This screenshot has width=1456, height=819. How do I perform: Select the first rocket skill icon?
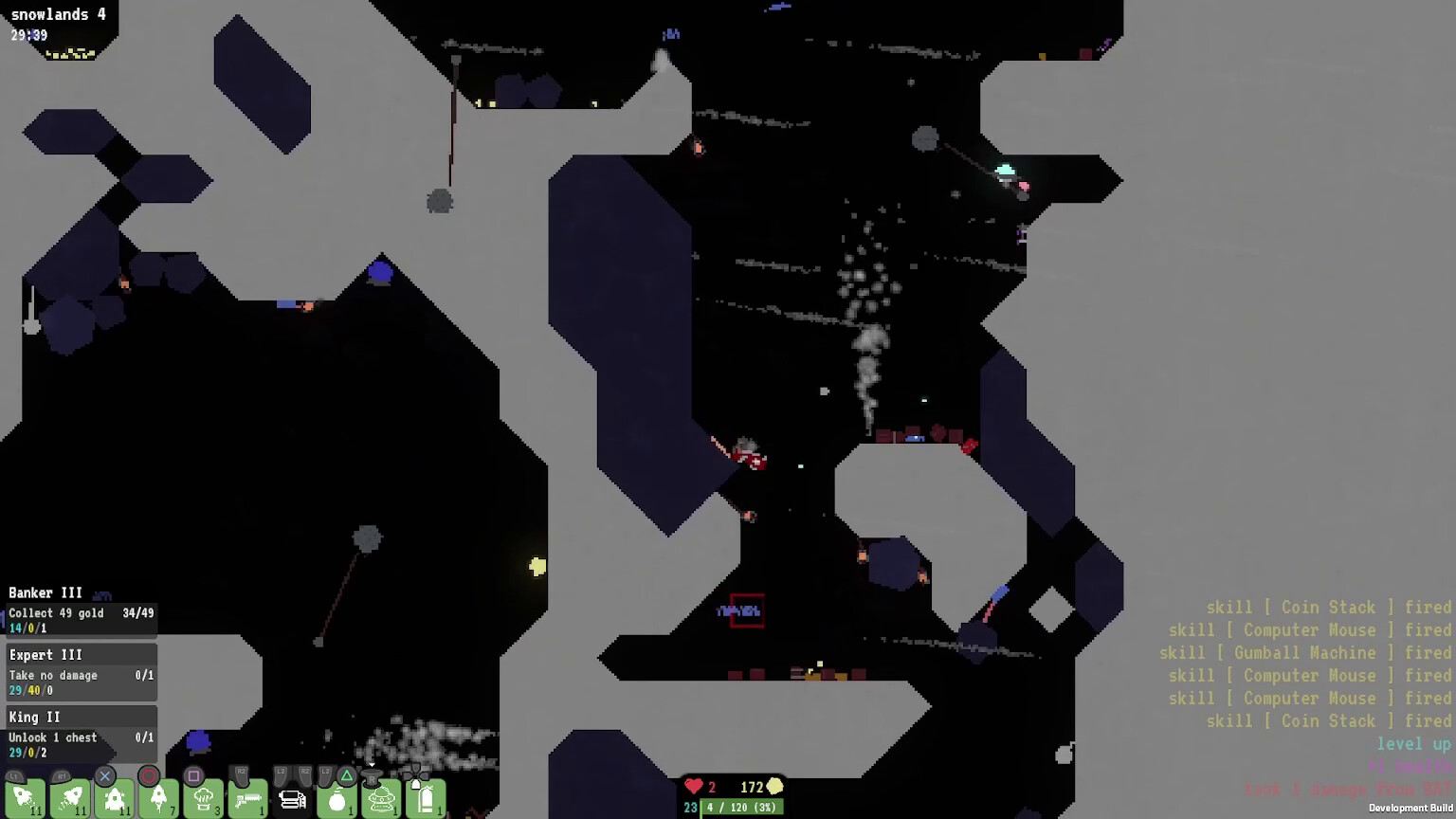click(27, 799)
